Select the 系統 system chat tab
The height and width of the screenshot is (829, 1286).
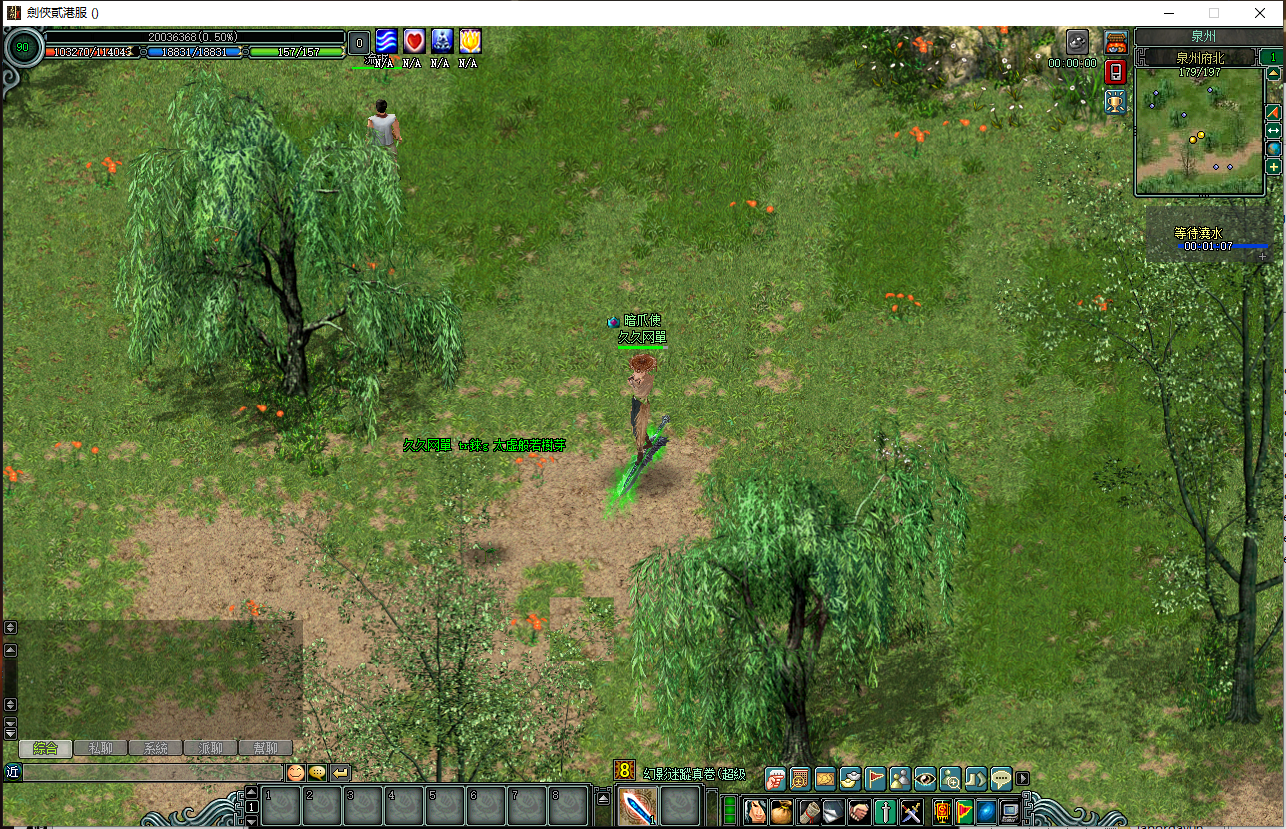[x=155, y=748]
